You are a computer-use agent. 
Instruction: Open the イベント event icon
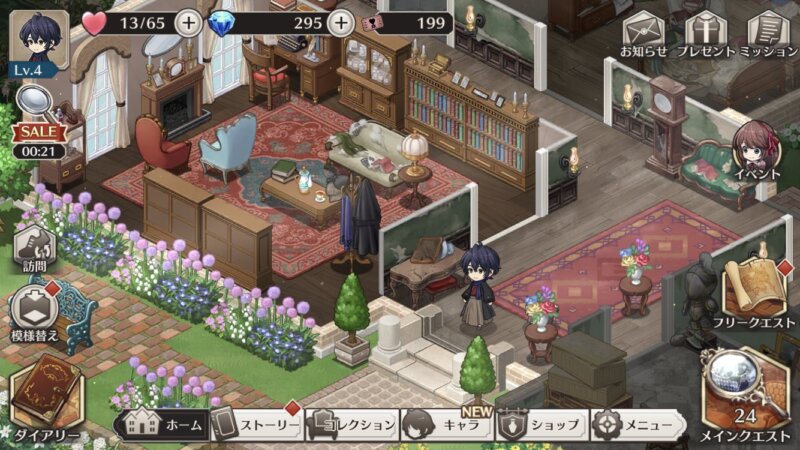[756, 152]
